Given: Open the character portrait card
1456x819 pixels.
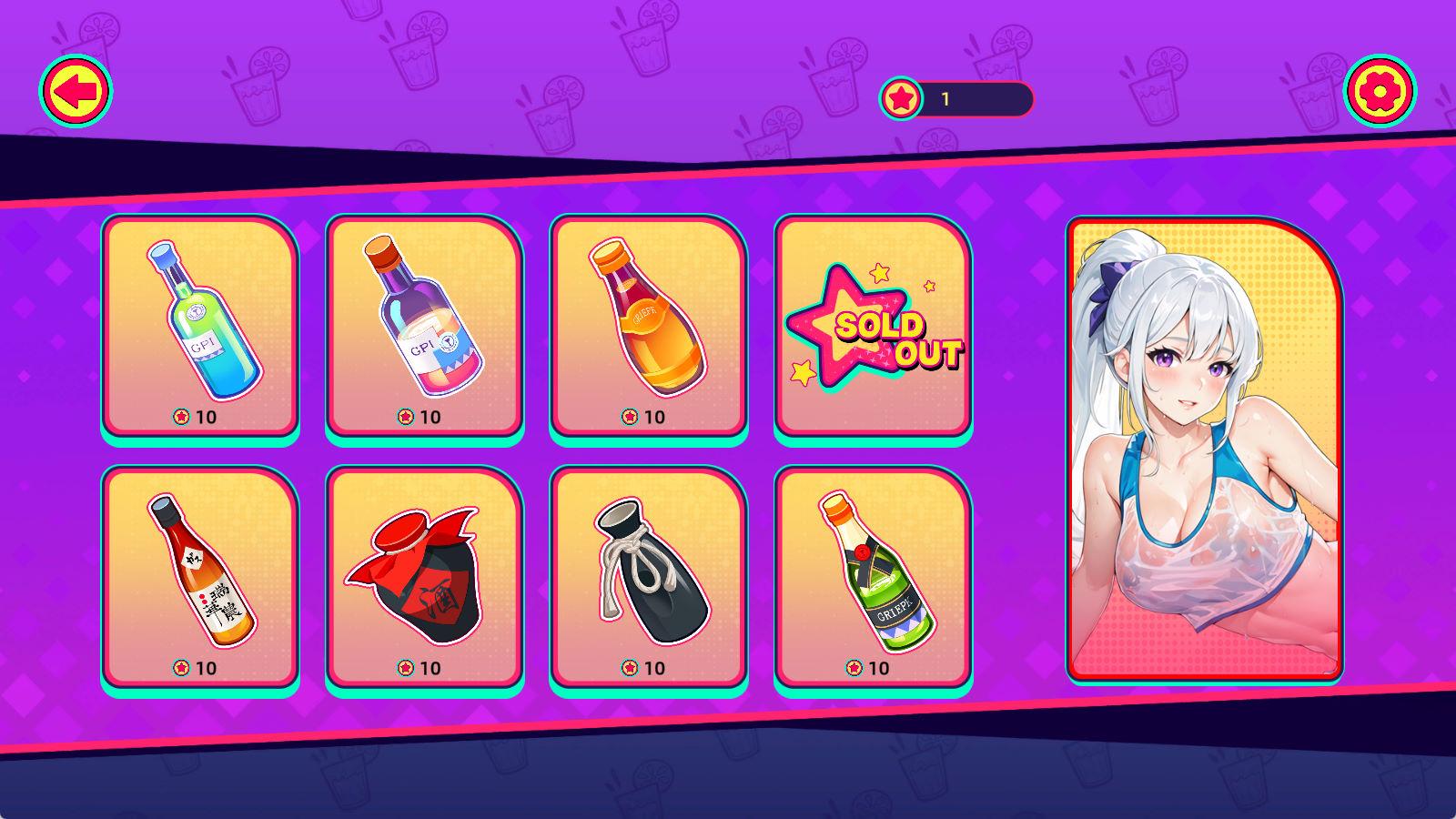Looking at the screenshot, I should click(1205, 449).
